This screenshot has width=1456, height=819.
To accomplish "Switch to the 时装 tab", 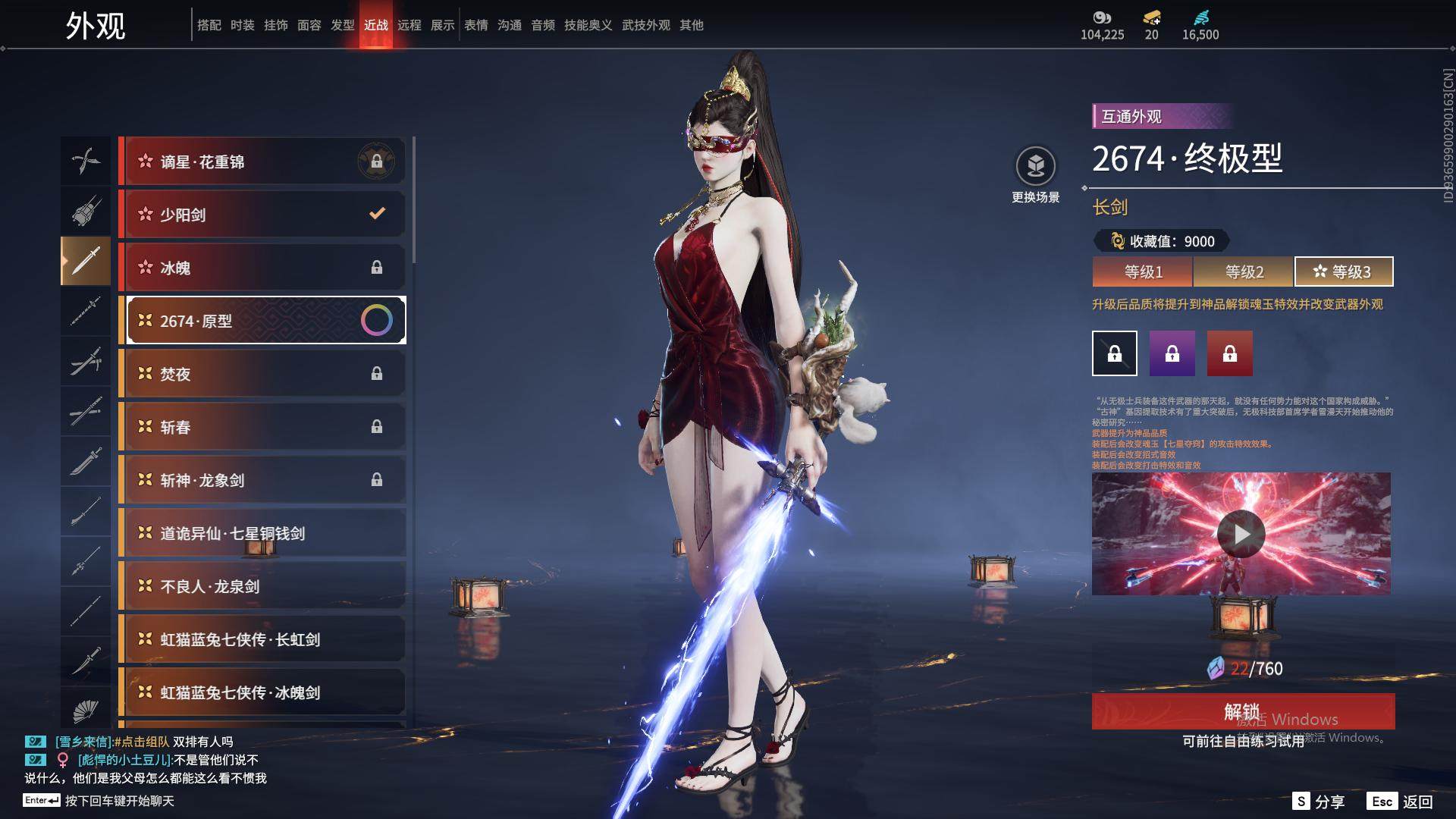I will click(243, 25).
